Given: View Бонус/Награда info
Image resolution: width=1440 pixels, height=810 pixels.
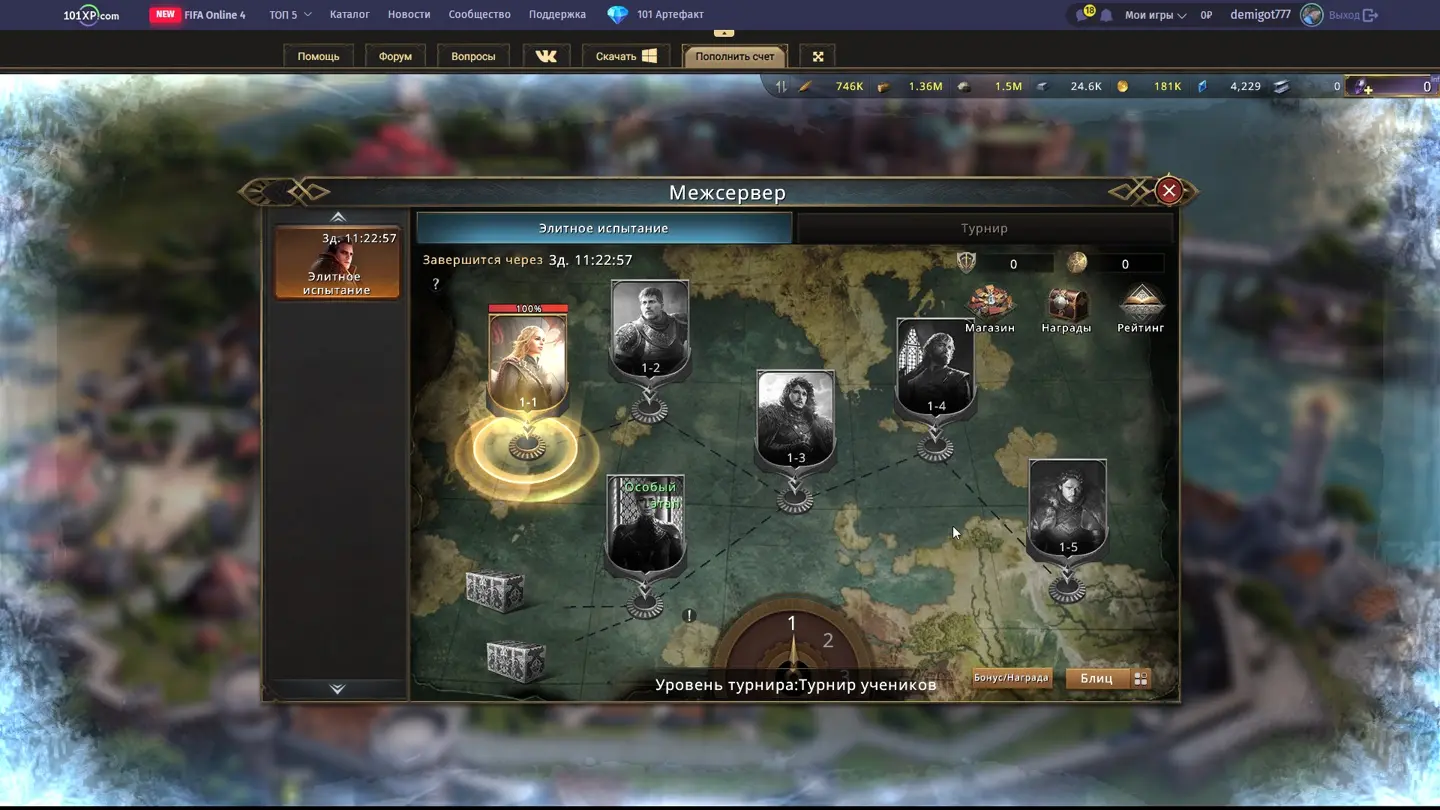Looking at the screenshot, I should tap(1011, 678).
